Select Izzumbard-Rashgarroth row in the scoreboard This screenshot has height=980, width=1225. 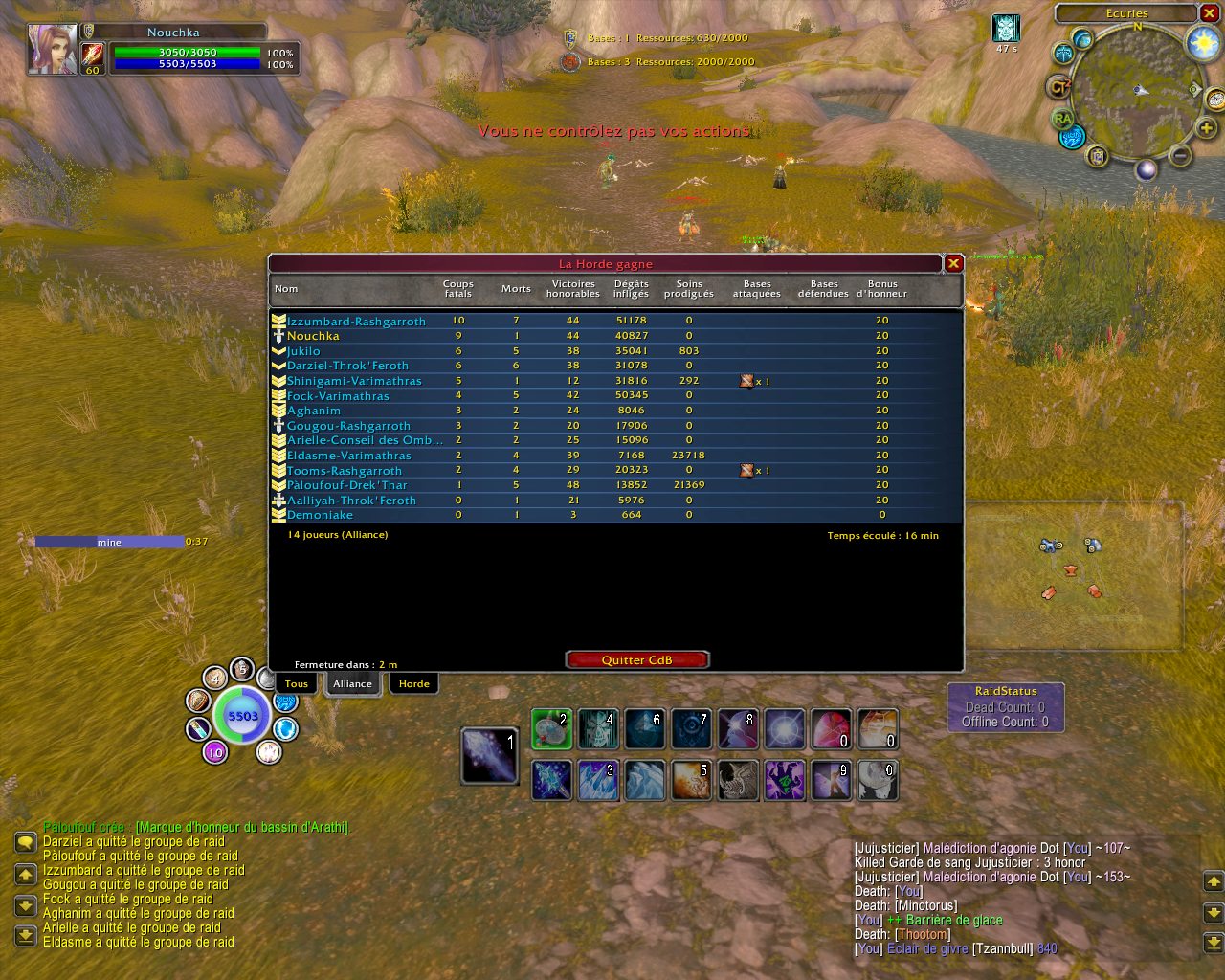click(x=356, y=322)
